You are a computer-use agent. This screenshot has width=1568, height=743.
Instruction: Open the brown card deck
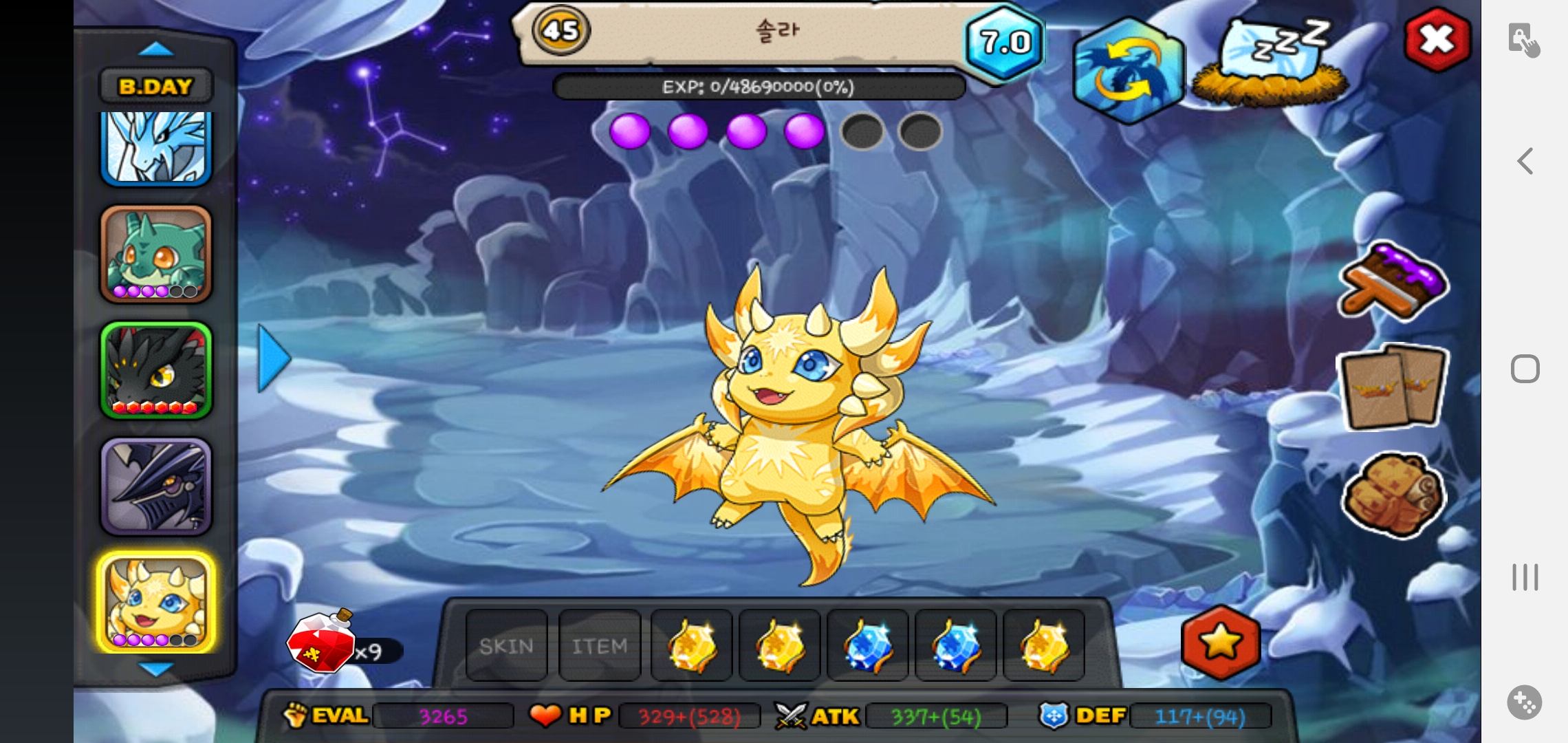1393,387
